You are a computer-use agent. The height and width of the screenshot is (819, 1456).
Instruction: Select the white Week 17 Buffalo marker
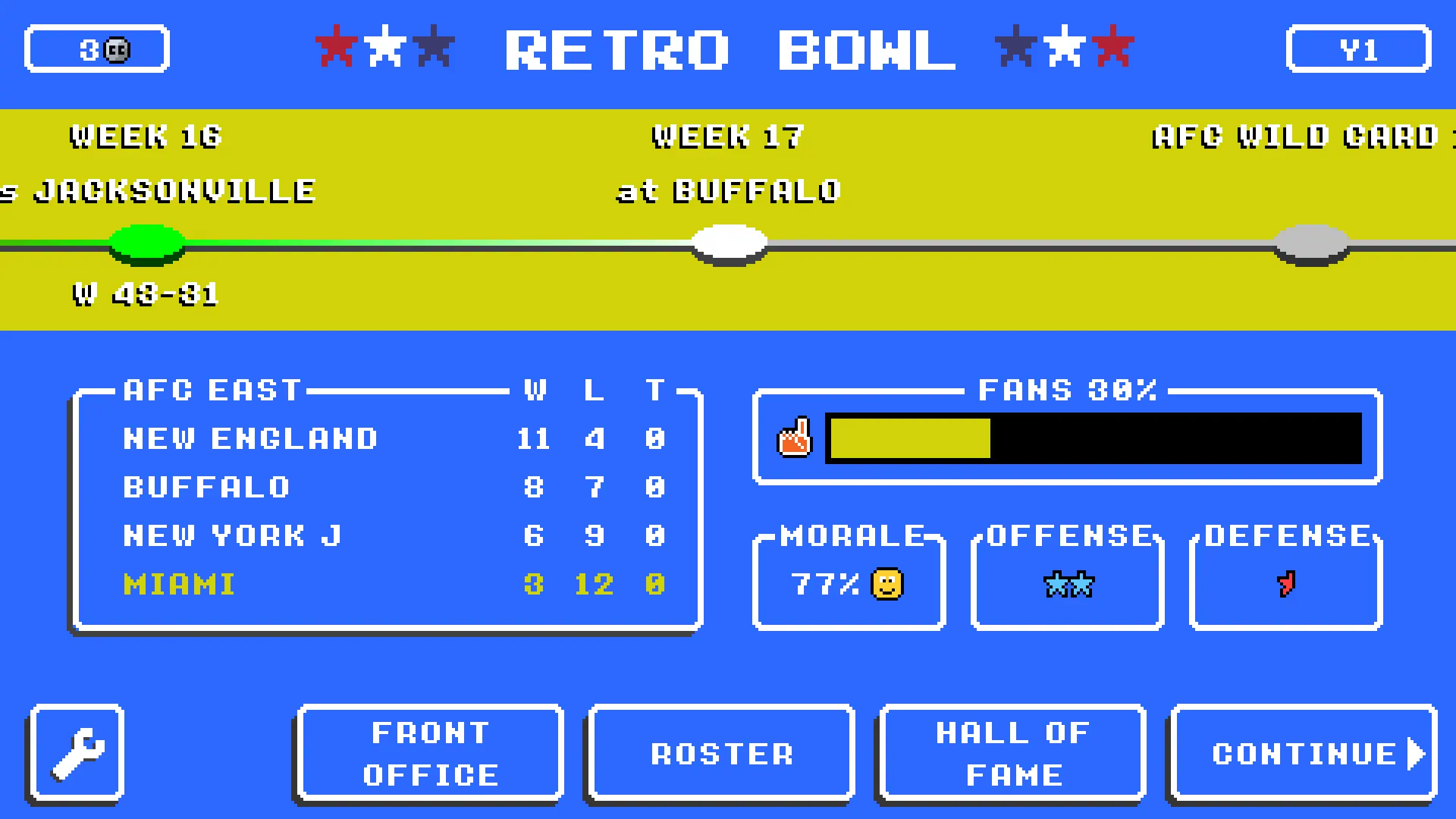click(x=728, y=243)
